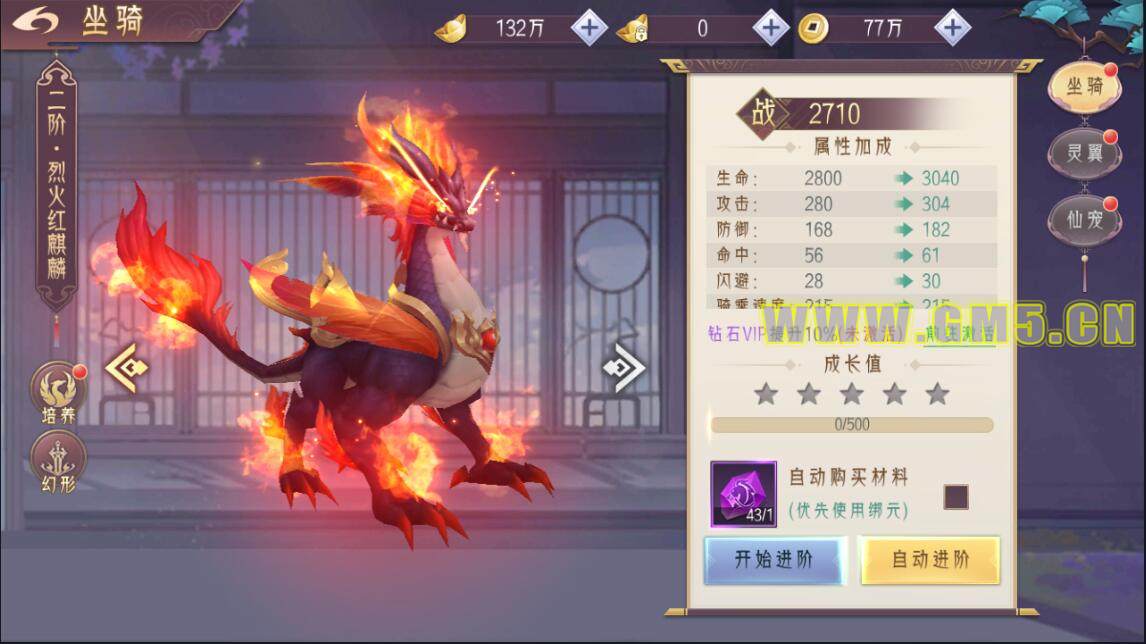Activate 自动进阶 auto advance
Screen dimensions: 1146x644
point(930,560)
